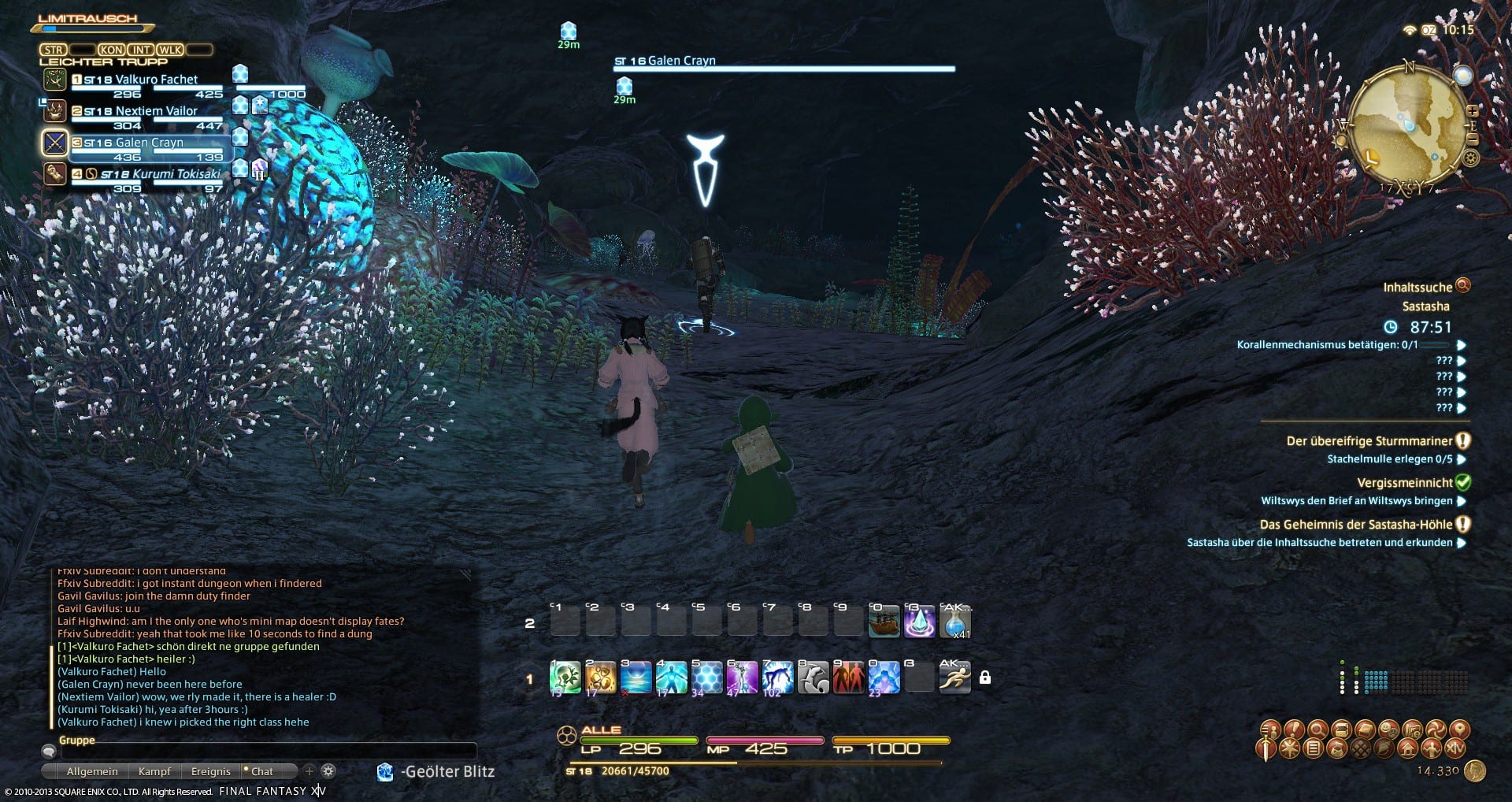The image size is (1512, 802).
Task: Switch to the Kampf chat tab
Action: click(154, 771)
